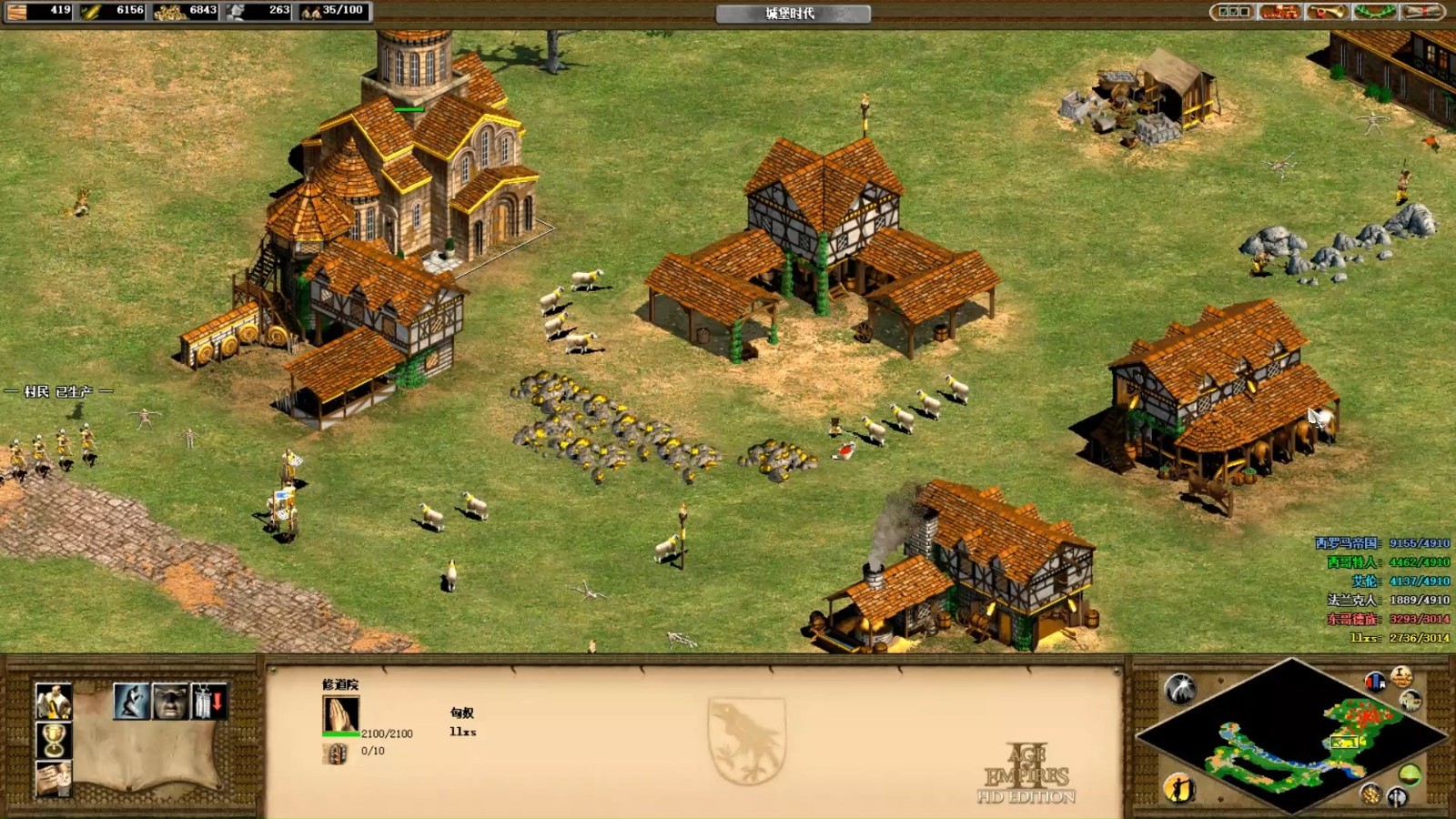
Task: Open the objectives checkboxes button
Action: click(x=1233, y=12)
